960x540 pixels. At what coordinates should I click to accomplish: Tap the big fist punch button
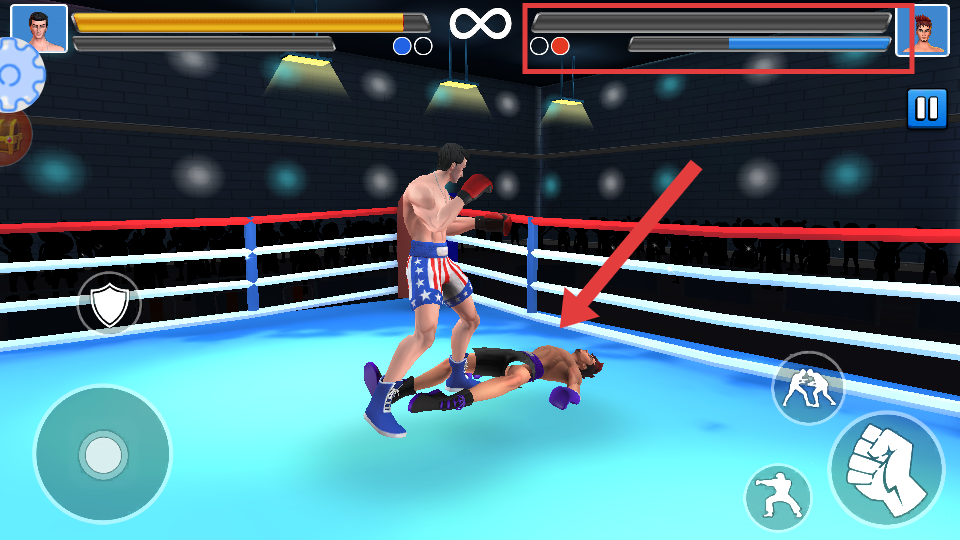(x=887, y=469)
